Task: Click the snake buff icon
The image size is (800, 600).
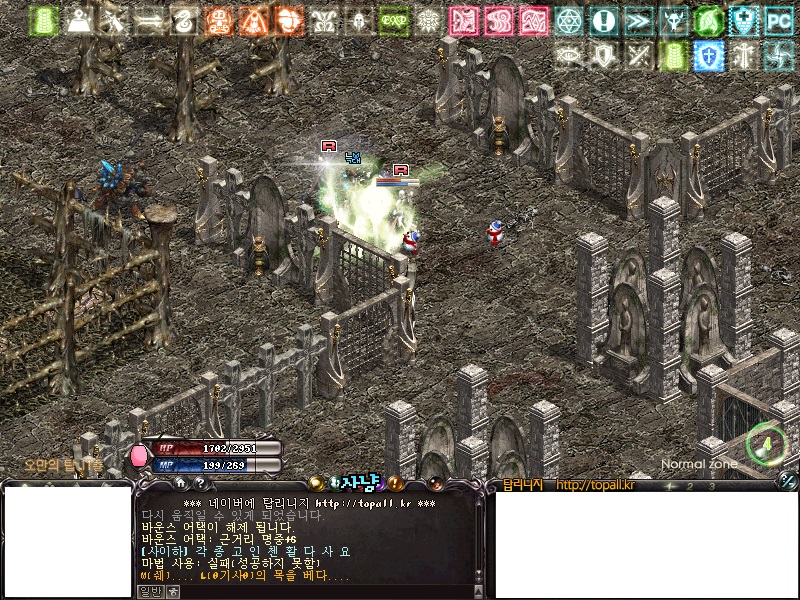Action: point(184,20)
